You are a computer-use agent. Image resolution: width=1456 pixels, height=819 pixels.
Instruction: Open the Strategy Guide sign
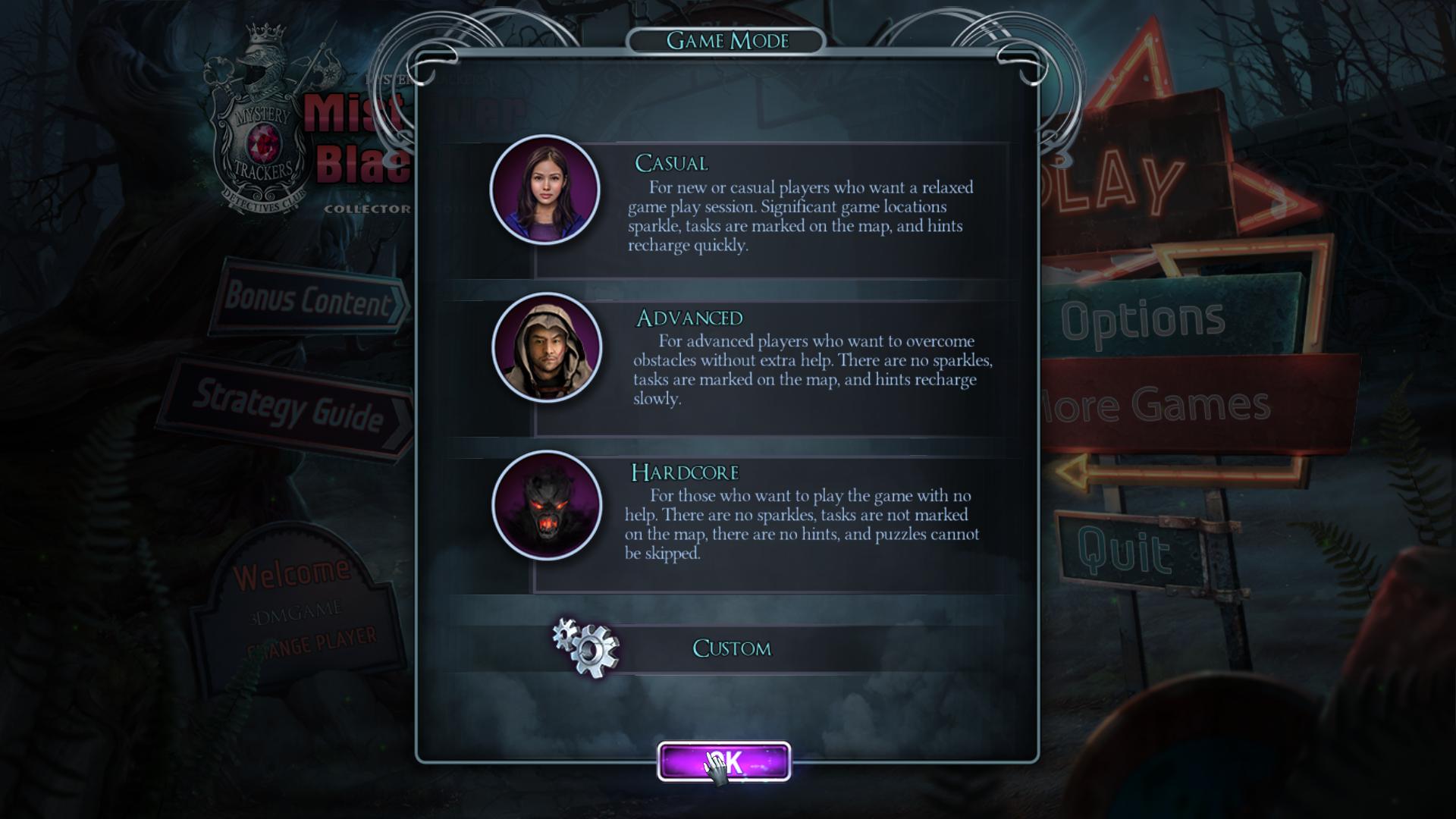288,407
